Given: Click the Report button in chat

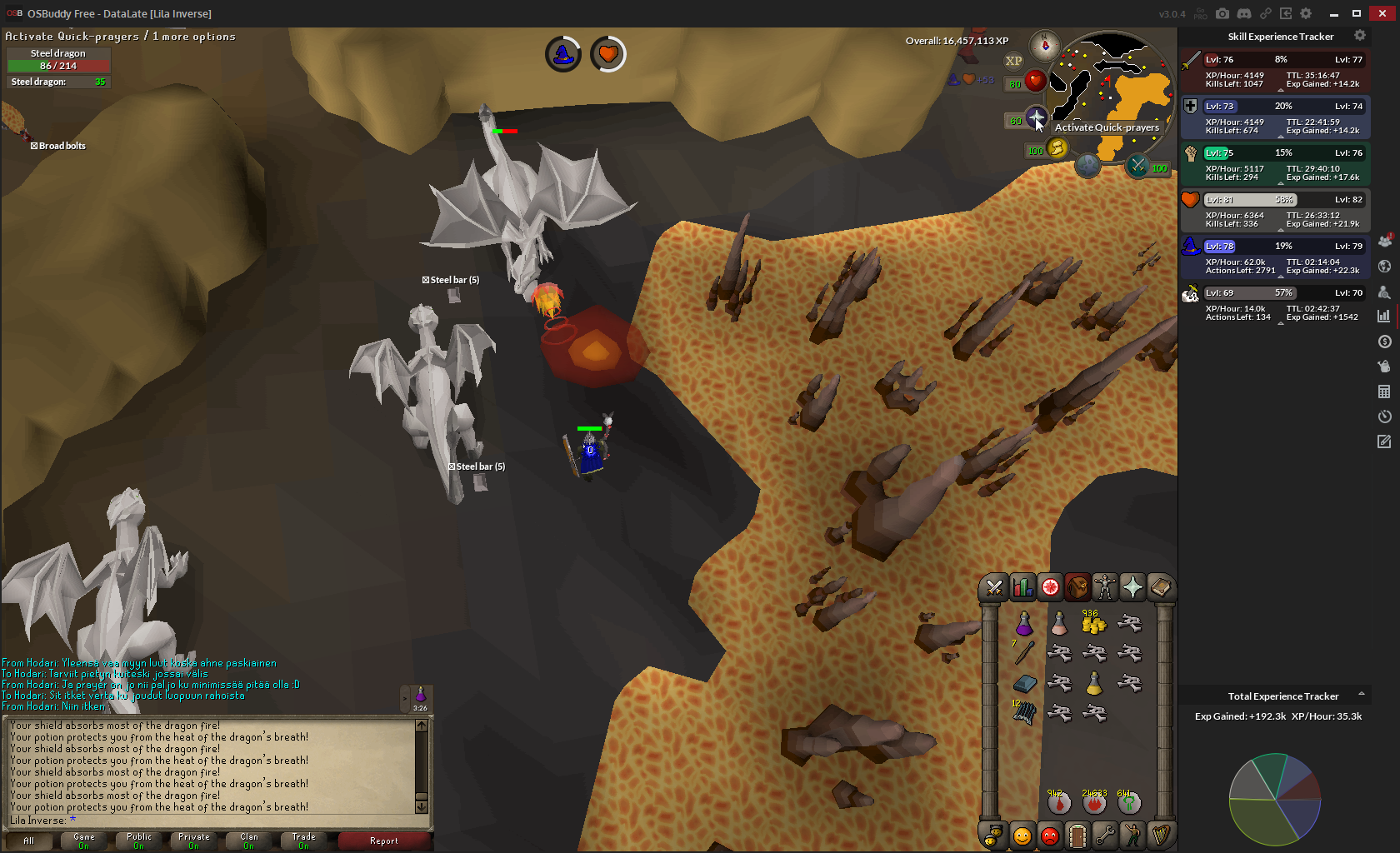Looking at the screenshot, I should pos(384,841).
